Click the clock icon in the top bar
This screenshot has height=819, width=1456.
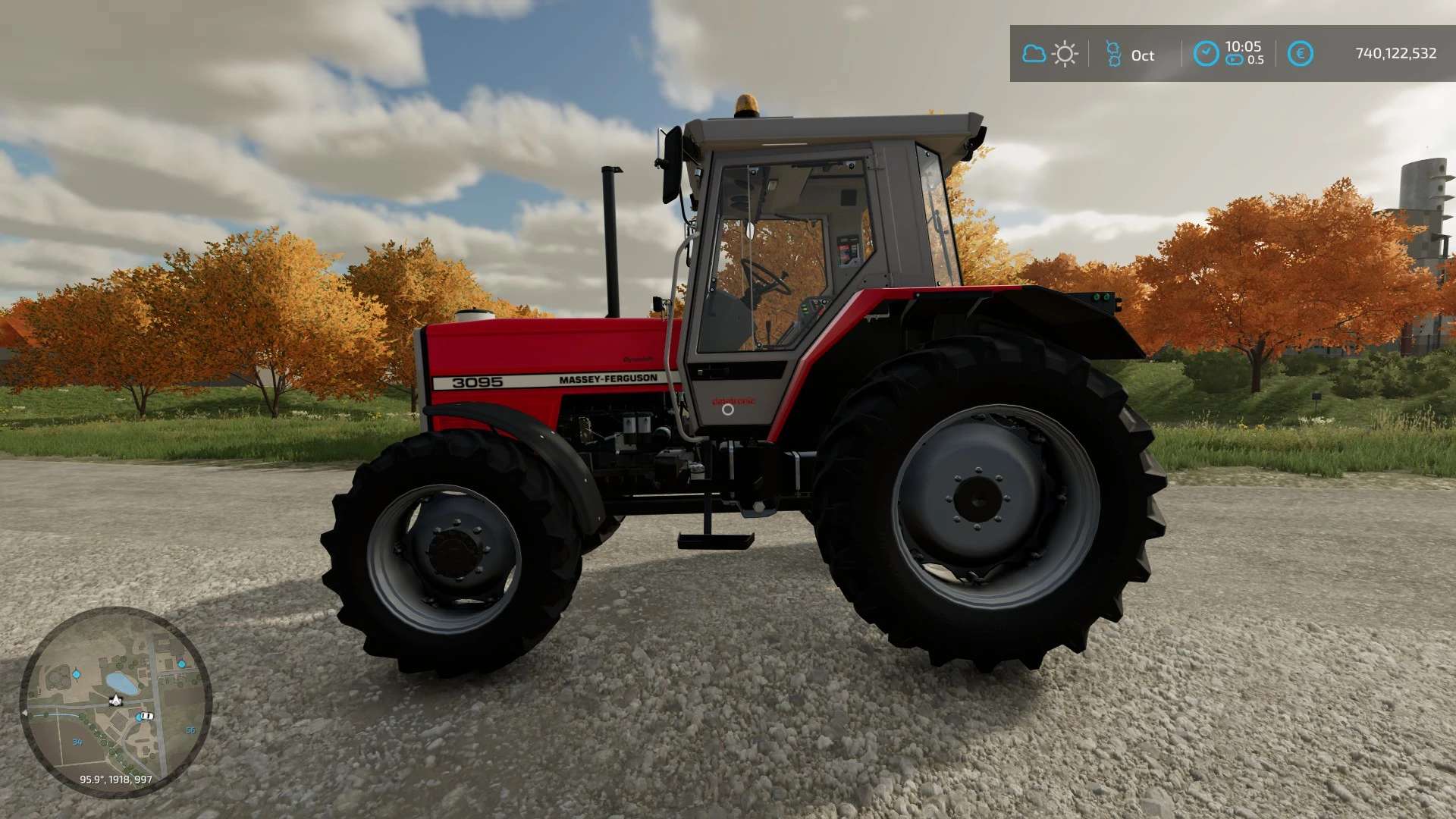(x=1206, y=54)
